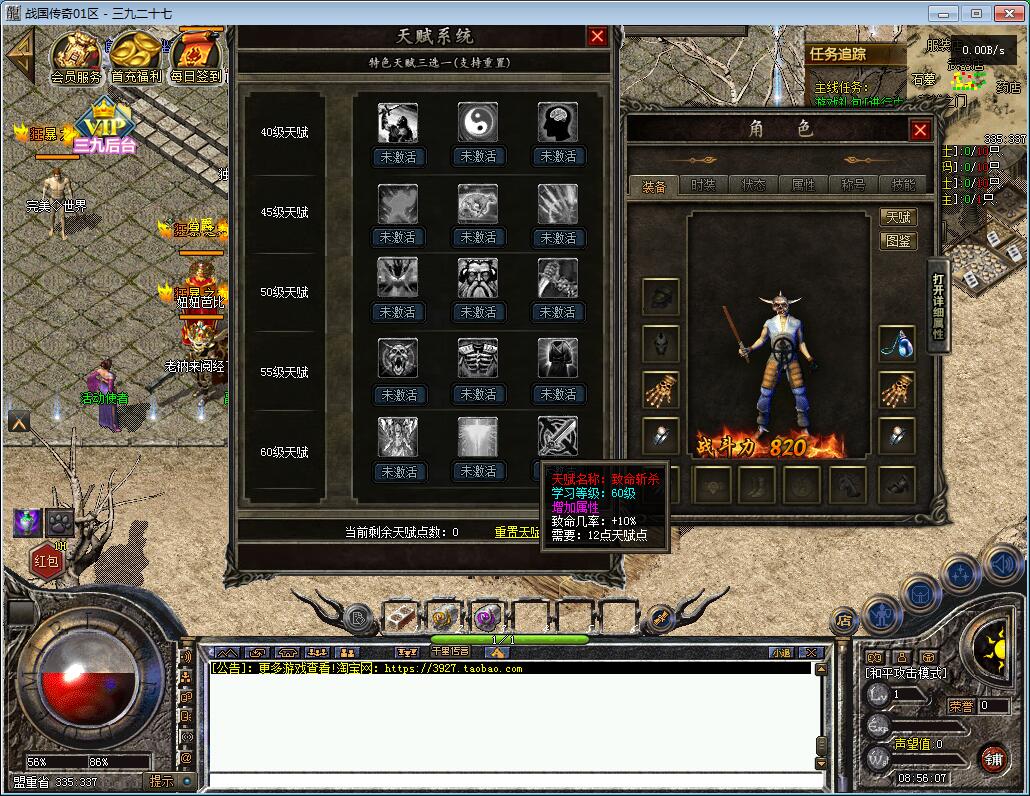Viewport: 1030px width, 796px height.
Task: Open the 铺 shop button
Action: (992, 759)
